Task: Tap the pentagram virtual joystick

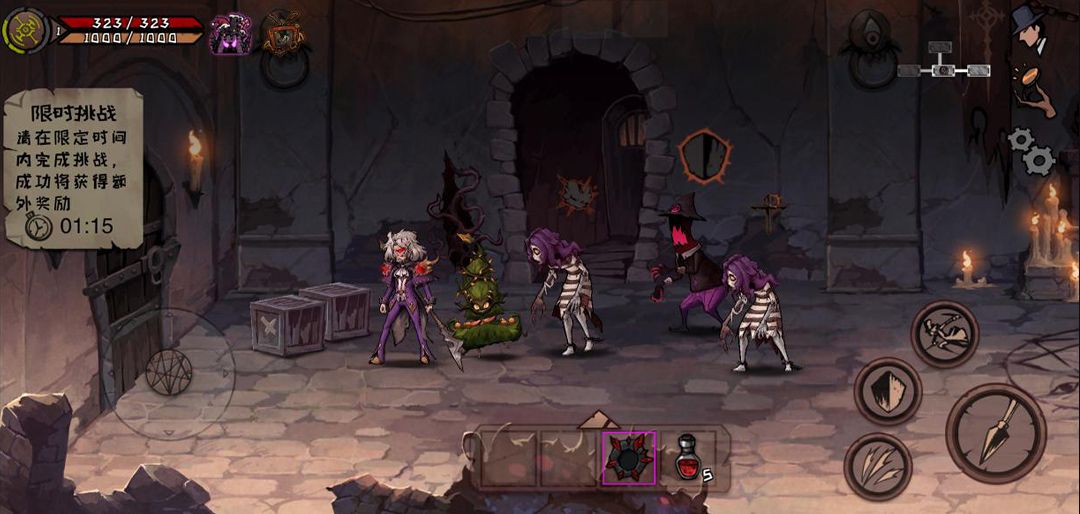Action: click(x=169, y=372)
